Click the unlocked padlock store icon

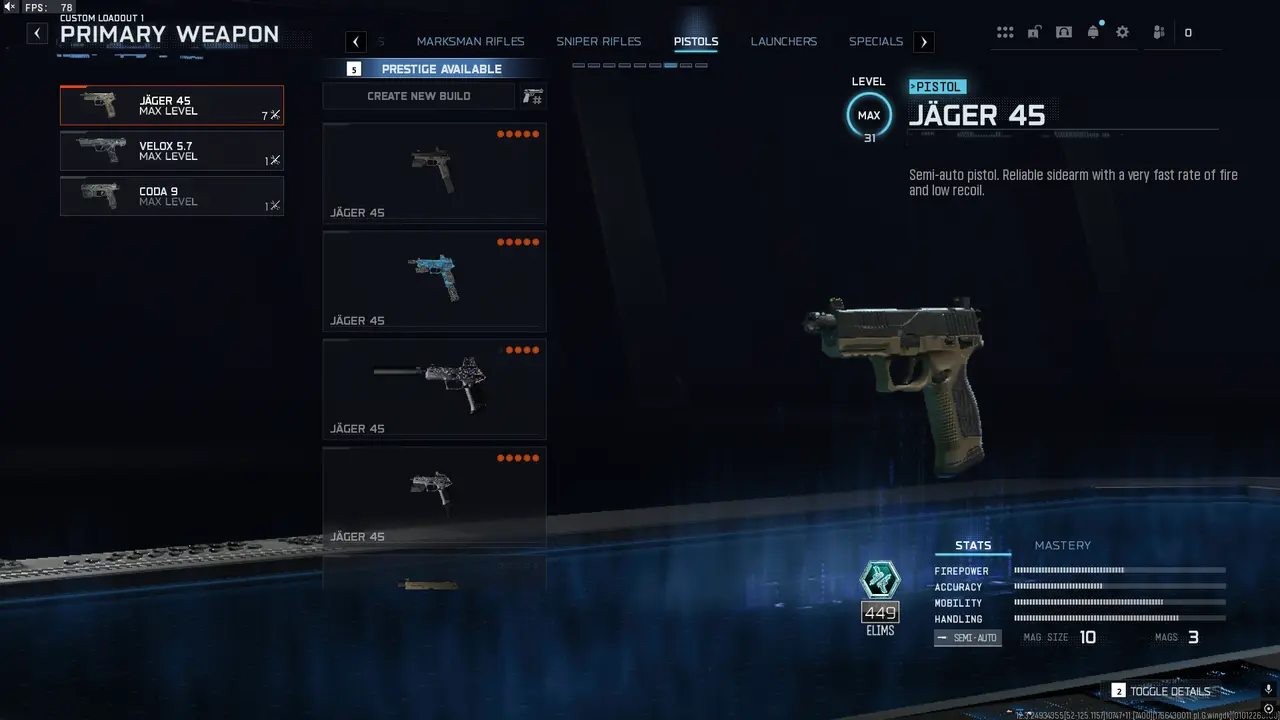click(x=1033, y=31)
